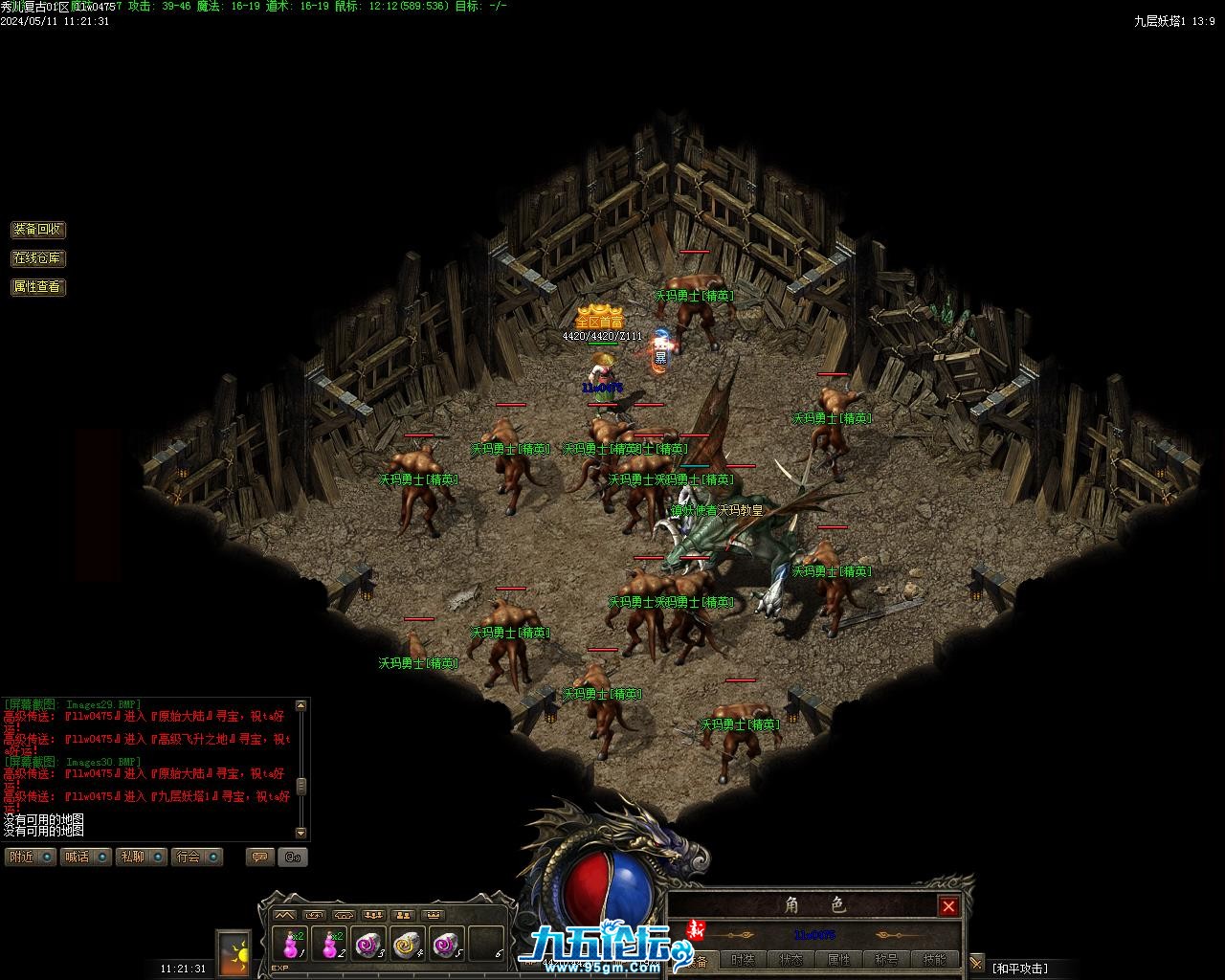This screenshot has width=1225, height=980.
Task: Switch to the 状态 status tab
Action: 791,960
